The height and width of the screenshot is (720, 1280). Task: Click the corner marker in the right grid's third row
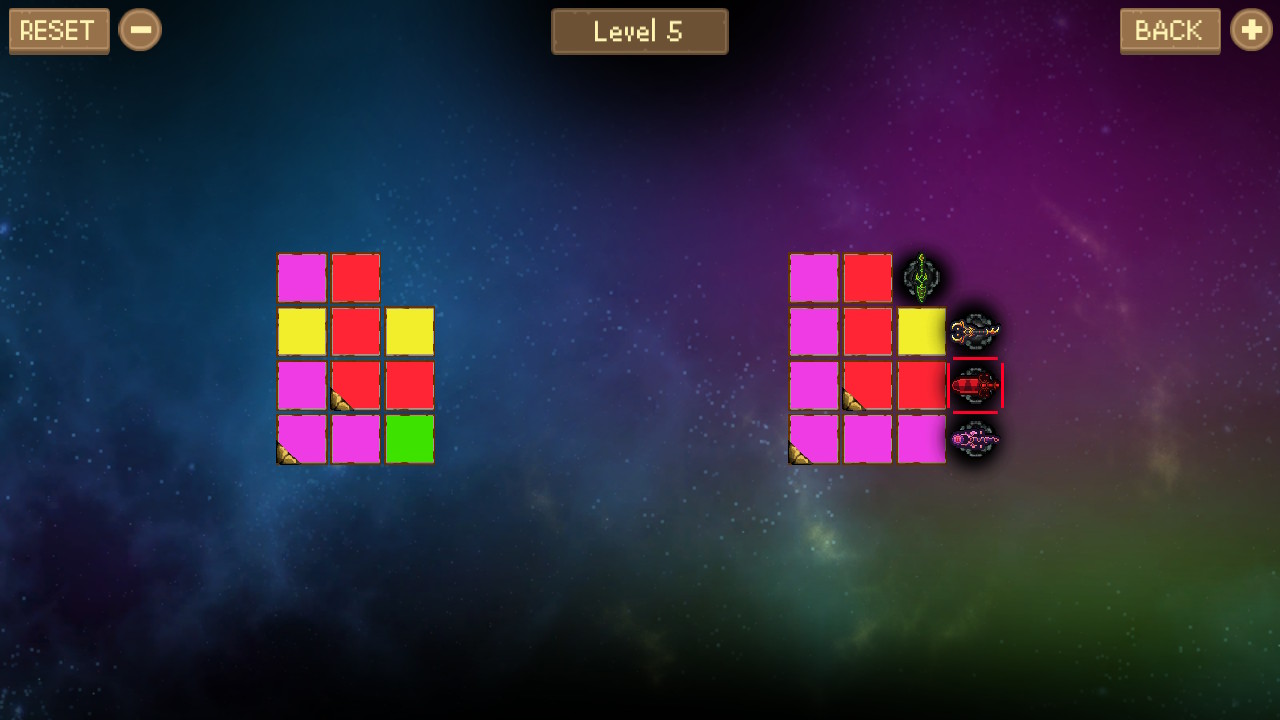[x=852, y=401]
